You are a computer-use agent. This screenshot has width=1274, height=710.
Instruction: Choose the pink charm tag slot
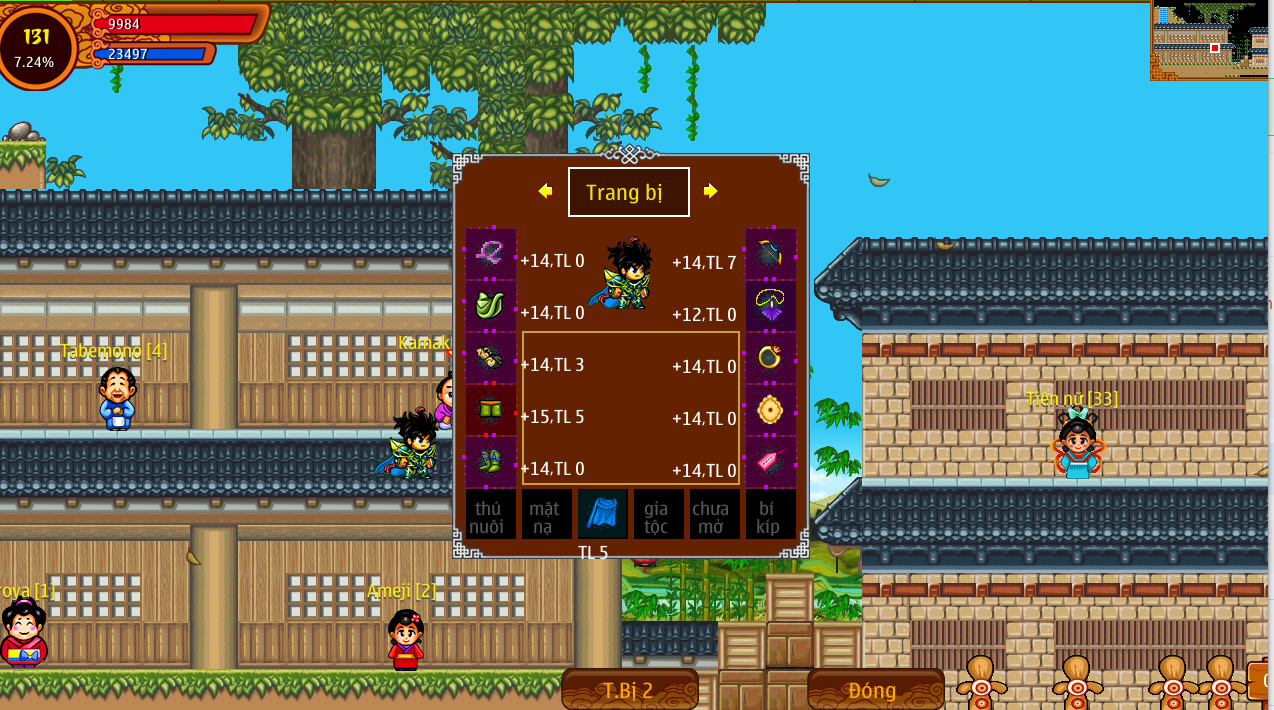click(771, 462)
